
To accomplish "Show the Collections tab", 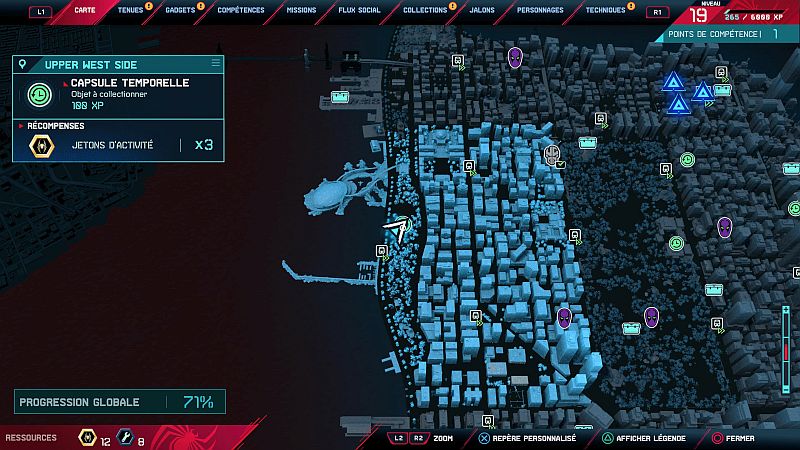I will [425, 11].
